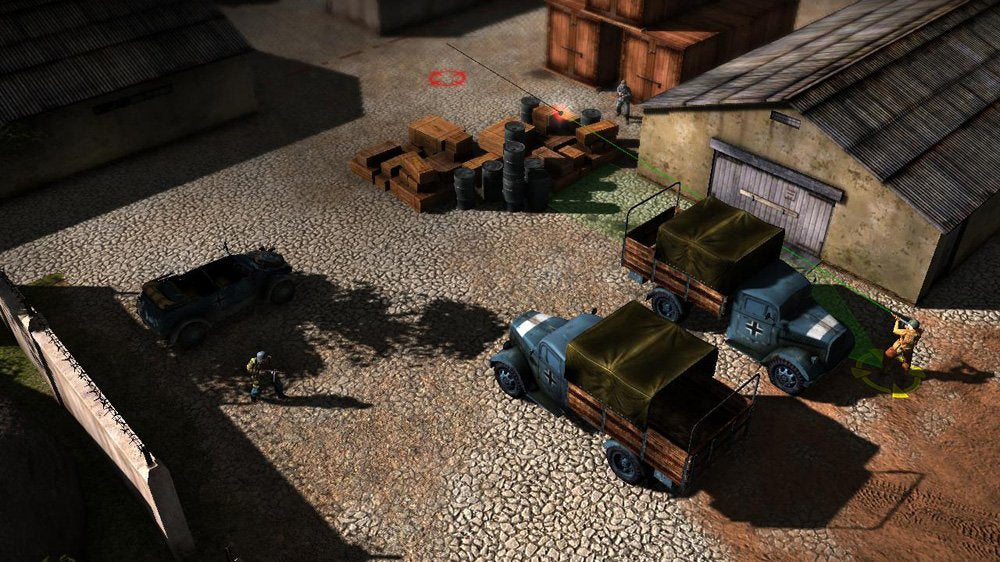
Task: Select the soldier with the yellow ring
Action: coord(902,348)
